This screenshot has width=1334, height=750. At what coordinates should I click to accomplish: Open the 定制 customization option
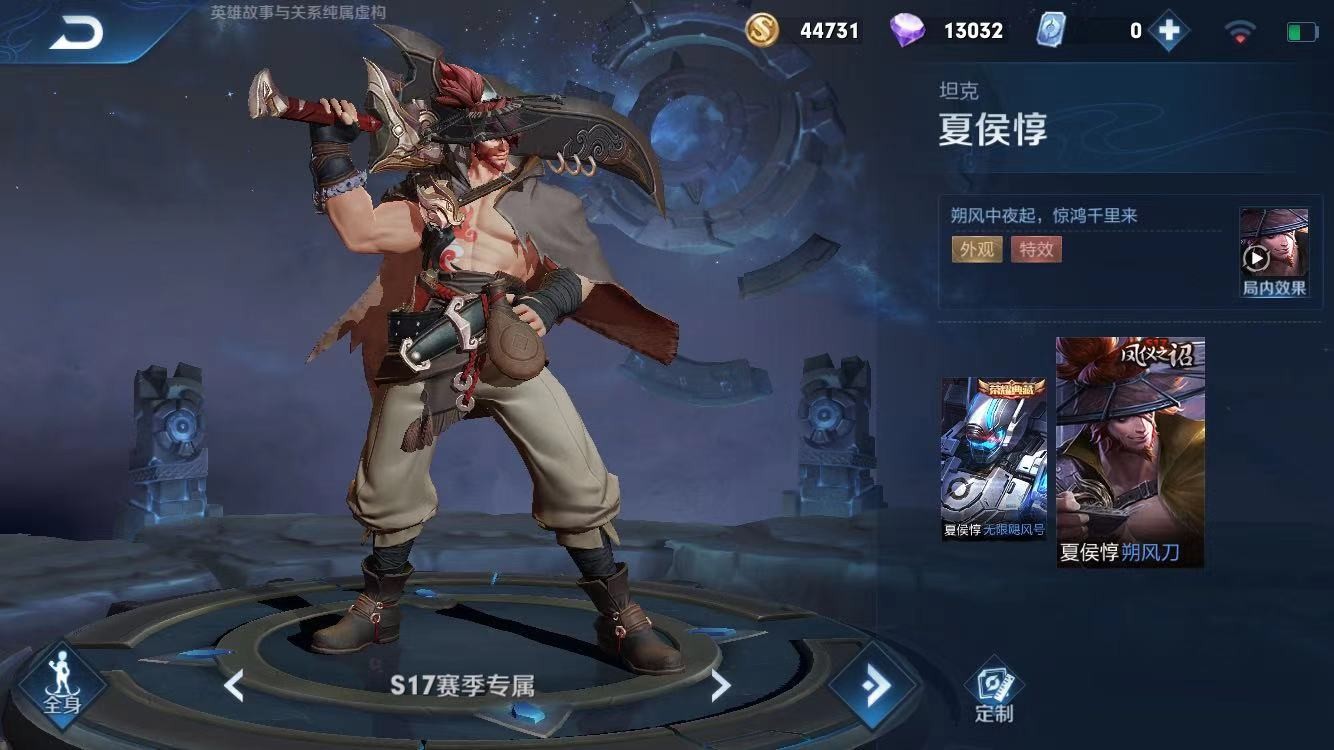[993, 690]
